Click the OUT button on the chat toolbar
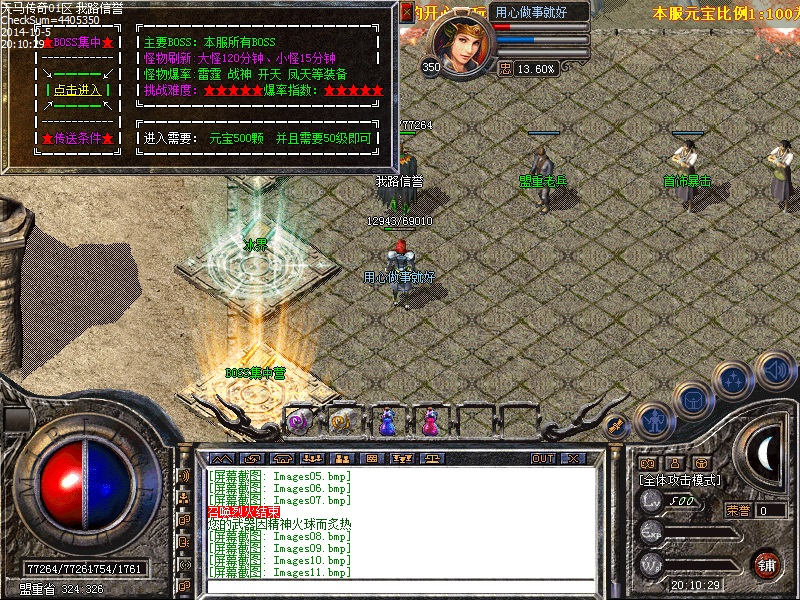 tap(542, 458)
